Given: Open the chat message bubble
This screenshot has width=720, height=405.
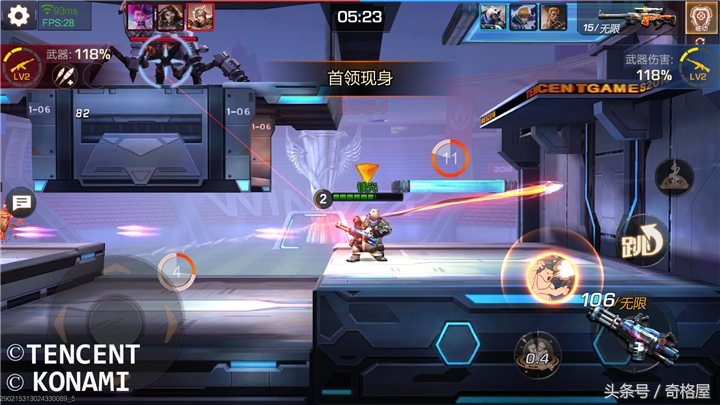Looking at the screenshot, I should click(x=19, y=204).
